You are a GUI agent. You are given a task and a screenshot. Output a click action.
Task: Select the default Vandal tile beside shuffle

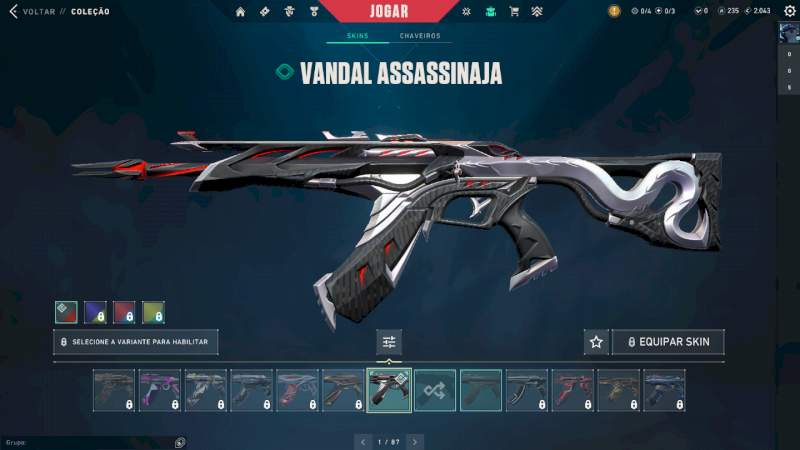coord(481,390)
